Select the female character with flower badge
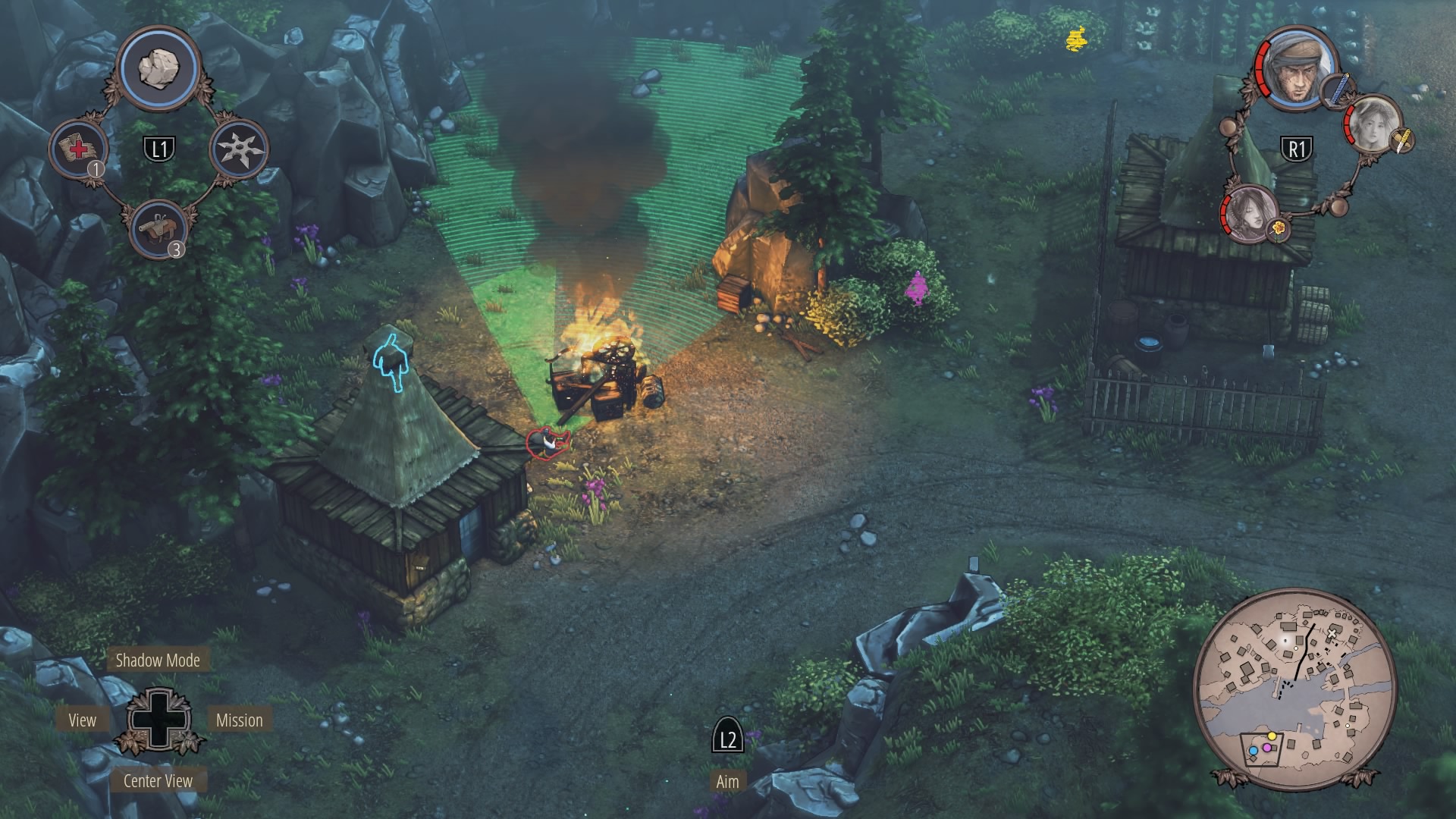This screenshot has width=1456, height=819. coord(1248,212)
